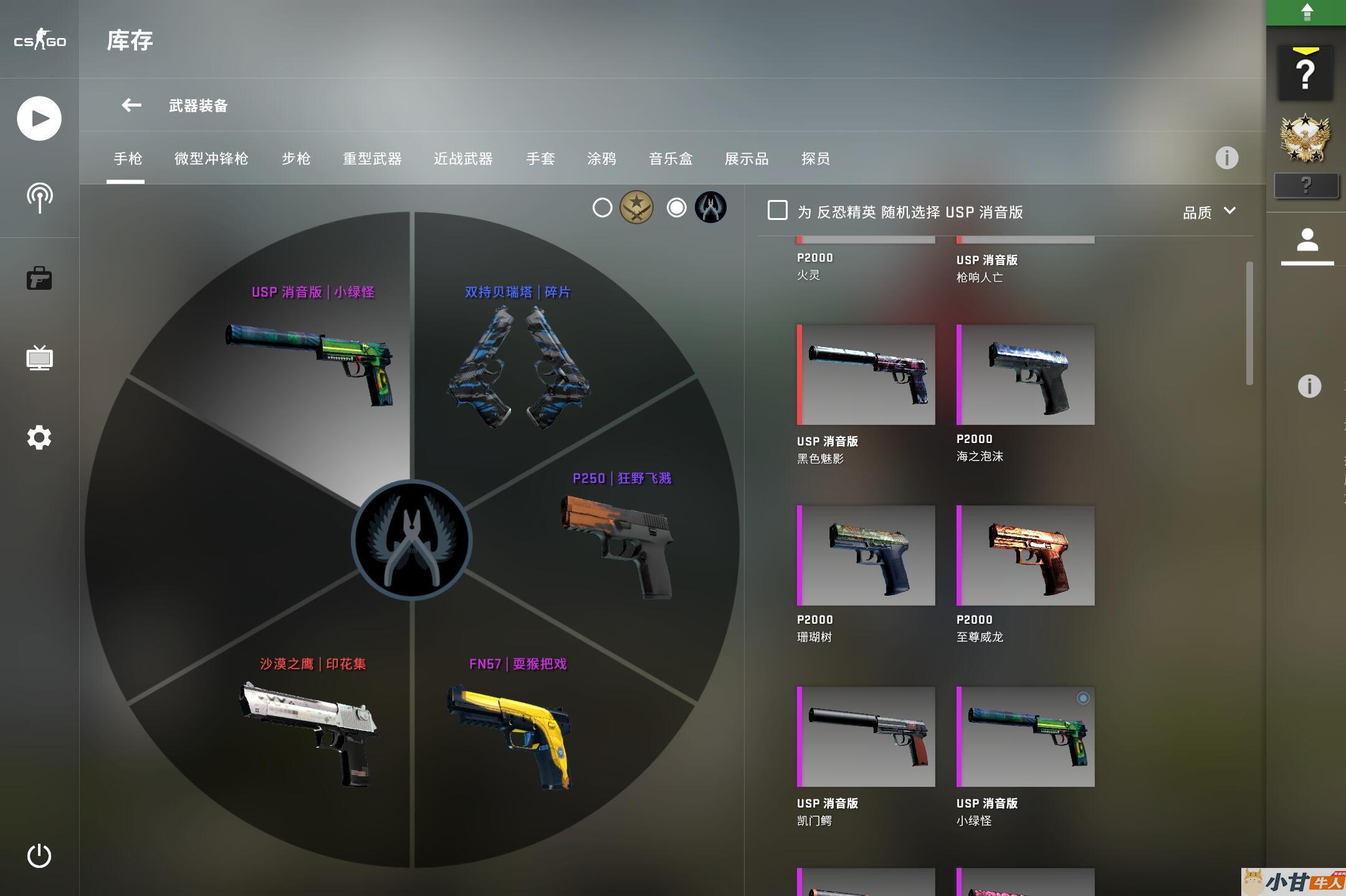
Task: Switch to the 探员 tab
Action: (x=815, y=159)
